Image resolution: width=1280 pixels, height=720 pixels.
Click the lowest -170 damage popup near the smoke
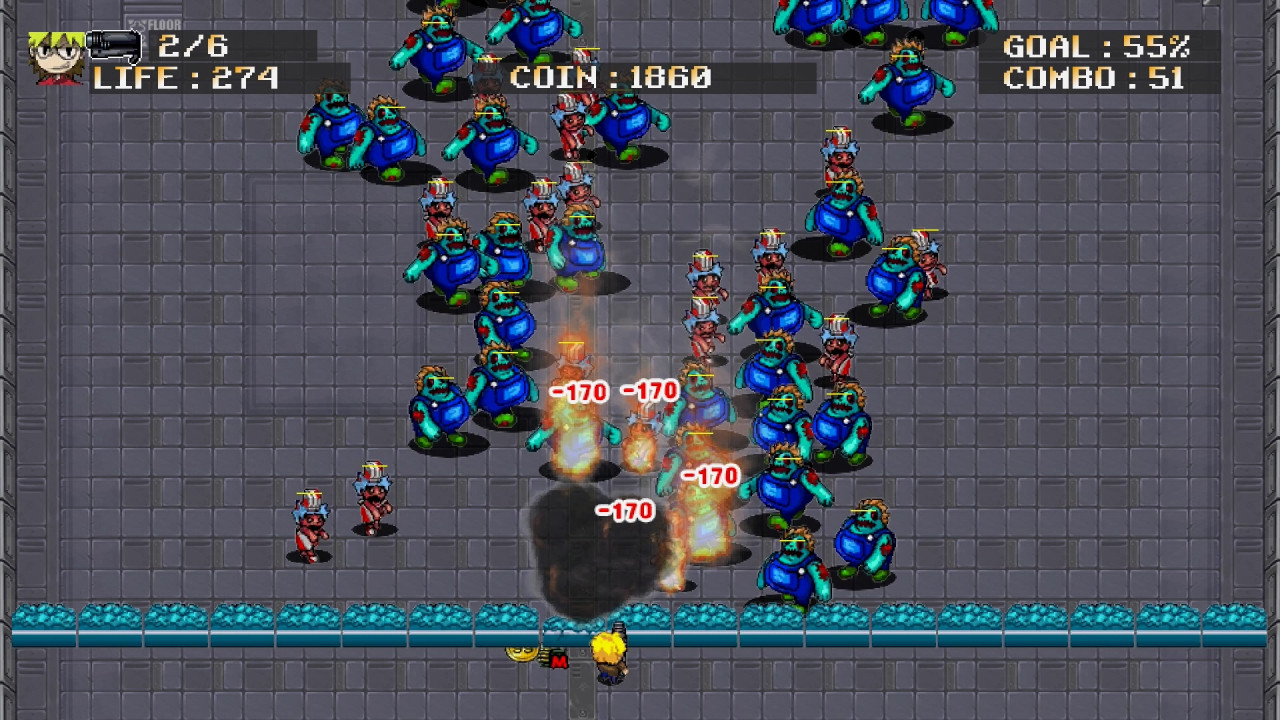click(x=625, y=508)
